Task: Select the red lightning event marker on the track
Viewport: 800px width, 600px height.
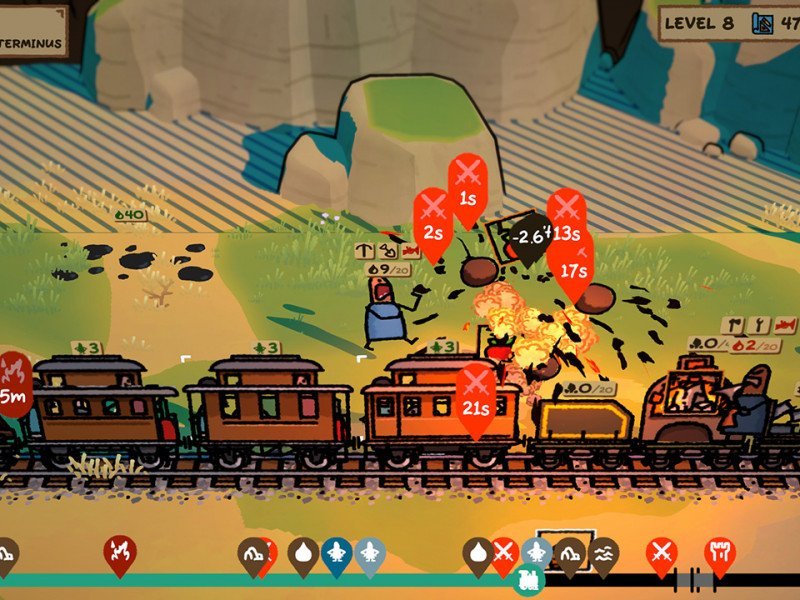Action: [x=120, y=551]
